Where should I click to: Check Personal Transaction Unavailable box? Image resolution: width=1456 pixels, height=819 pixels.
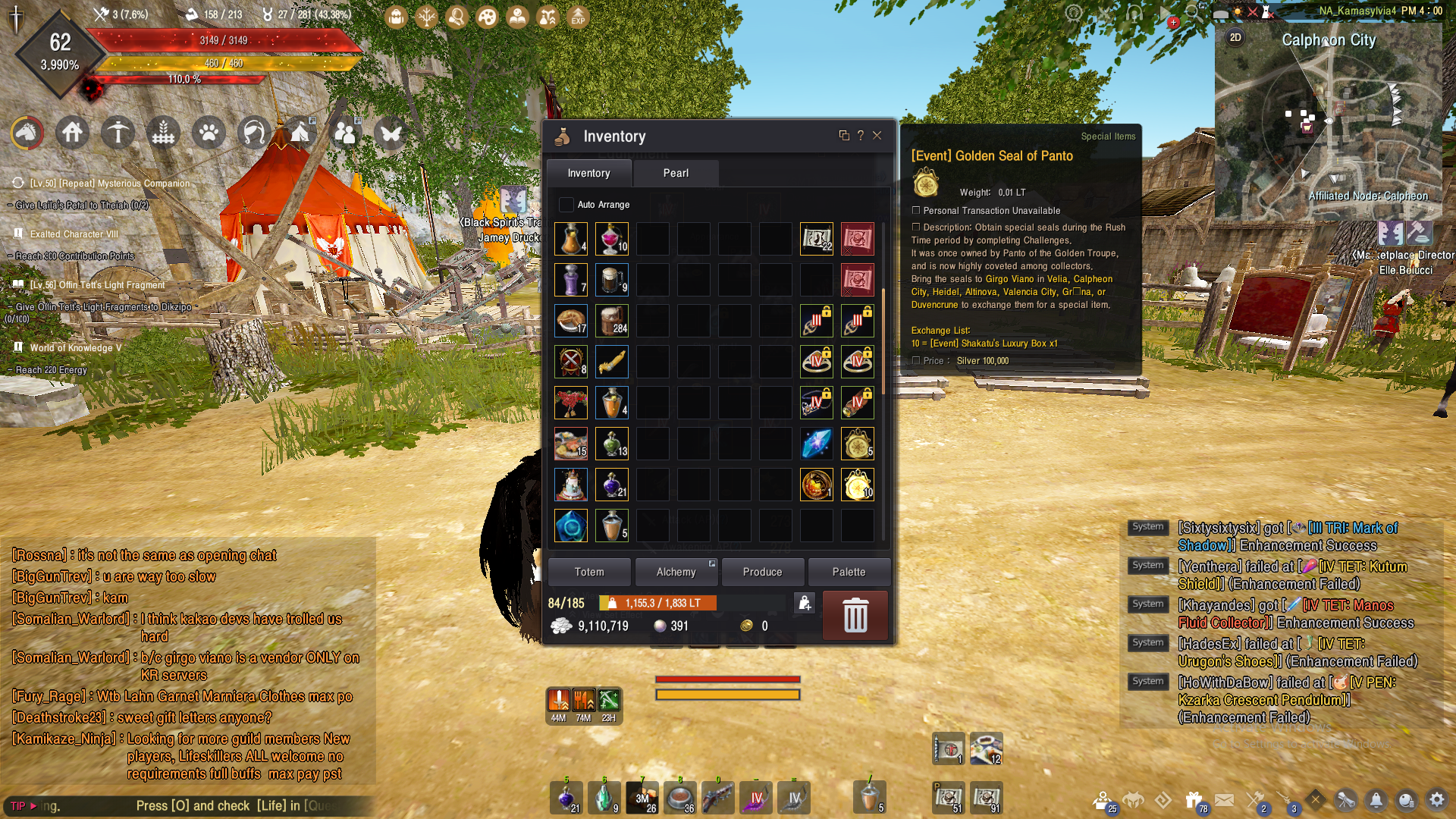916,210
